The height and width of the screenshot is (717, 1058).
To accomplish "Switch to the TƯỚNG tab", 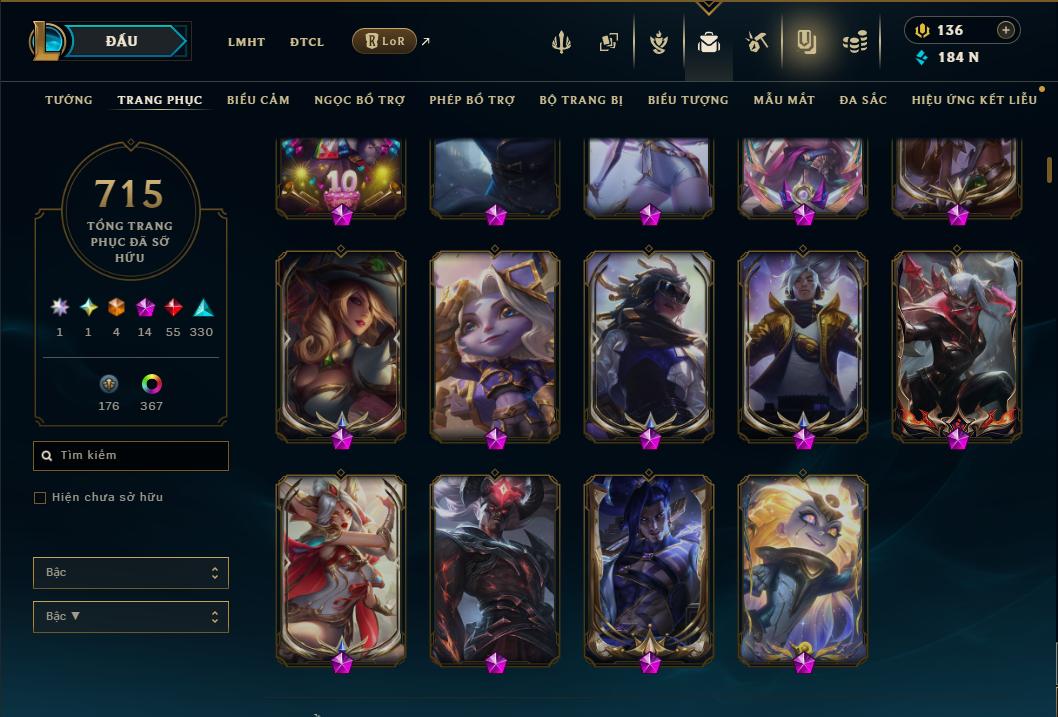I will click(x=69, y=100).
